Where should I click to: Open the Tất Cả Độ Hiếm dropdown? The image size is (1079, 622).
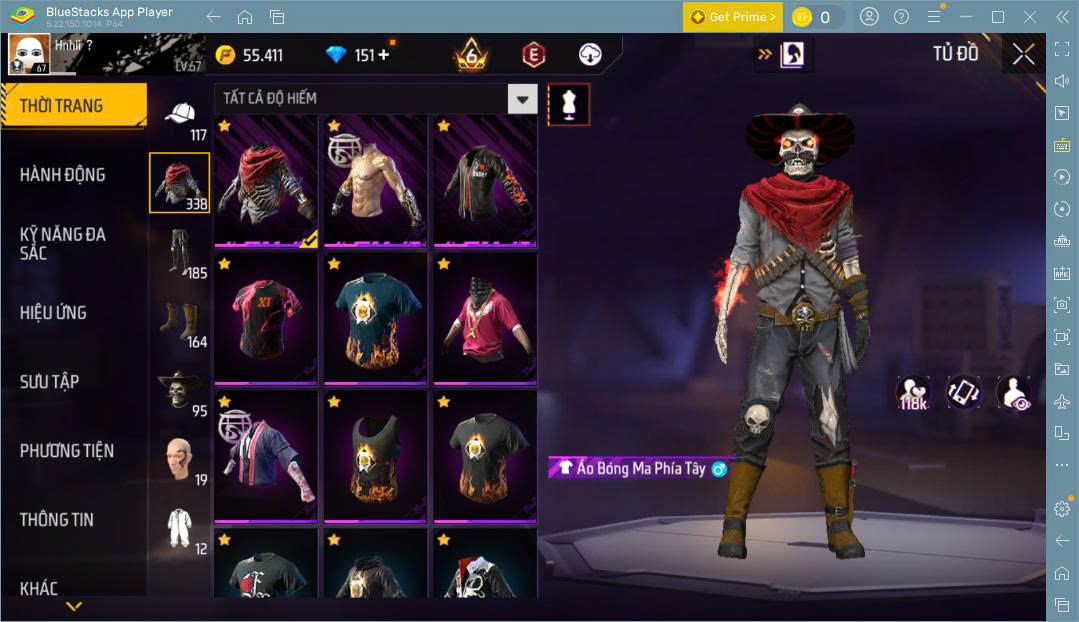point(522,98)
